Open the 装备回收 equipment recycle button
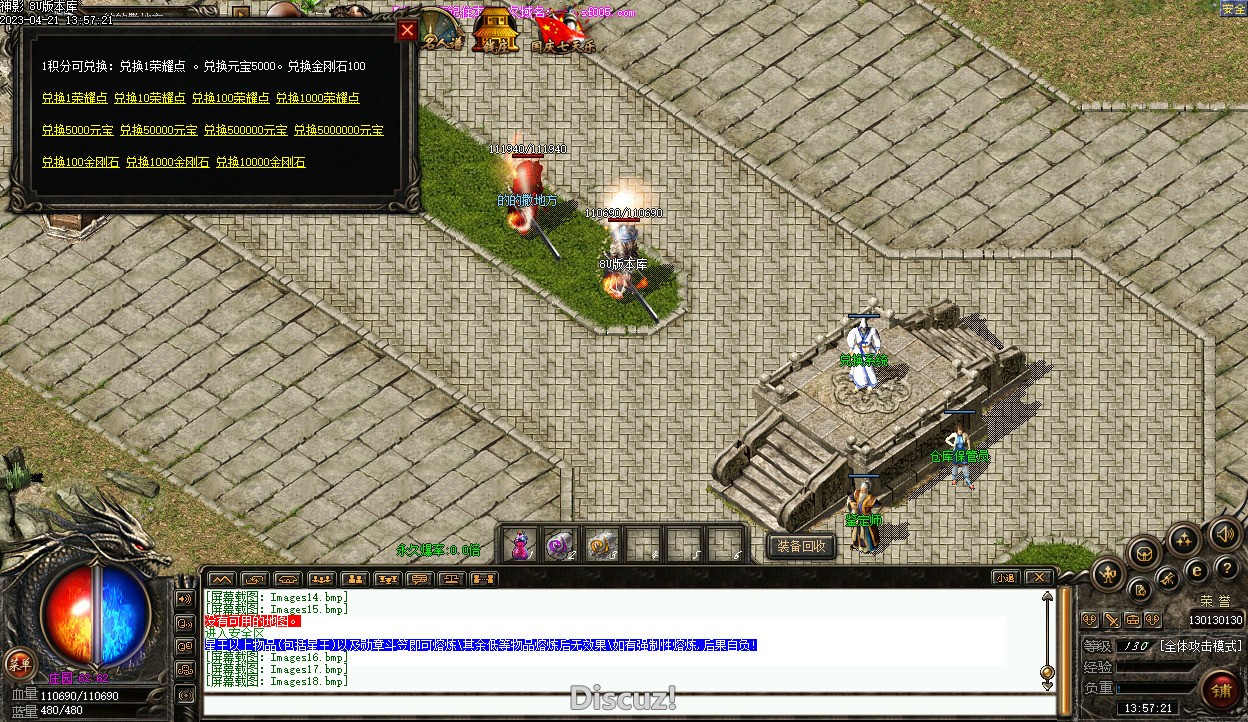This screenshot has width=1248, height=722. pos(801,546)
